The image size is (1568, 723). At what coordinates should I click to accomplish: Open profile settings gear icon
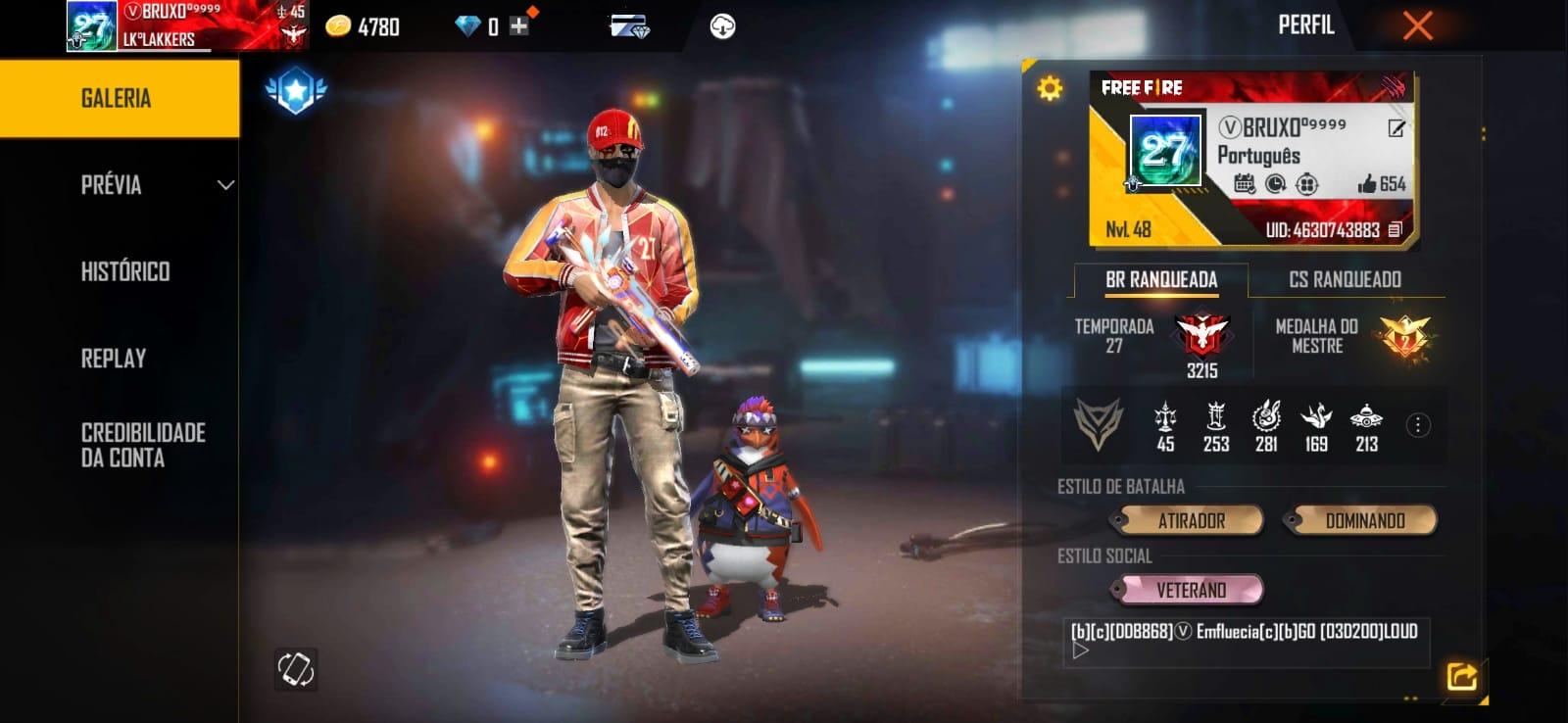click(1050, 89)
